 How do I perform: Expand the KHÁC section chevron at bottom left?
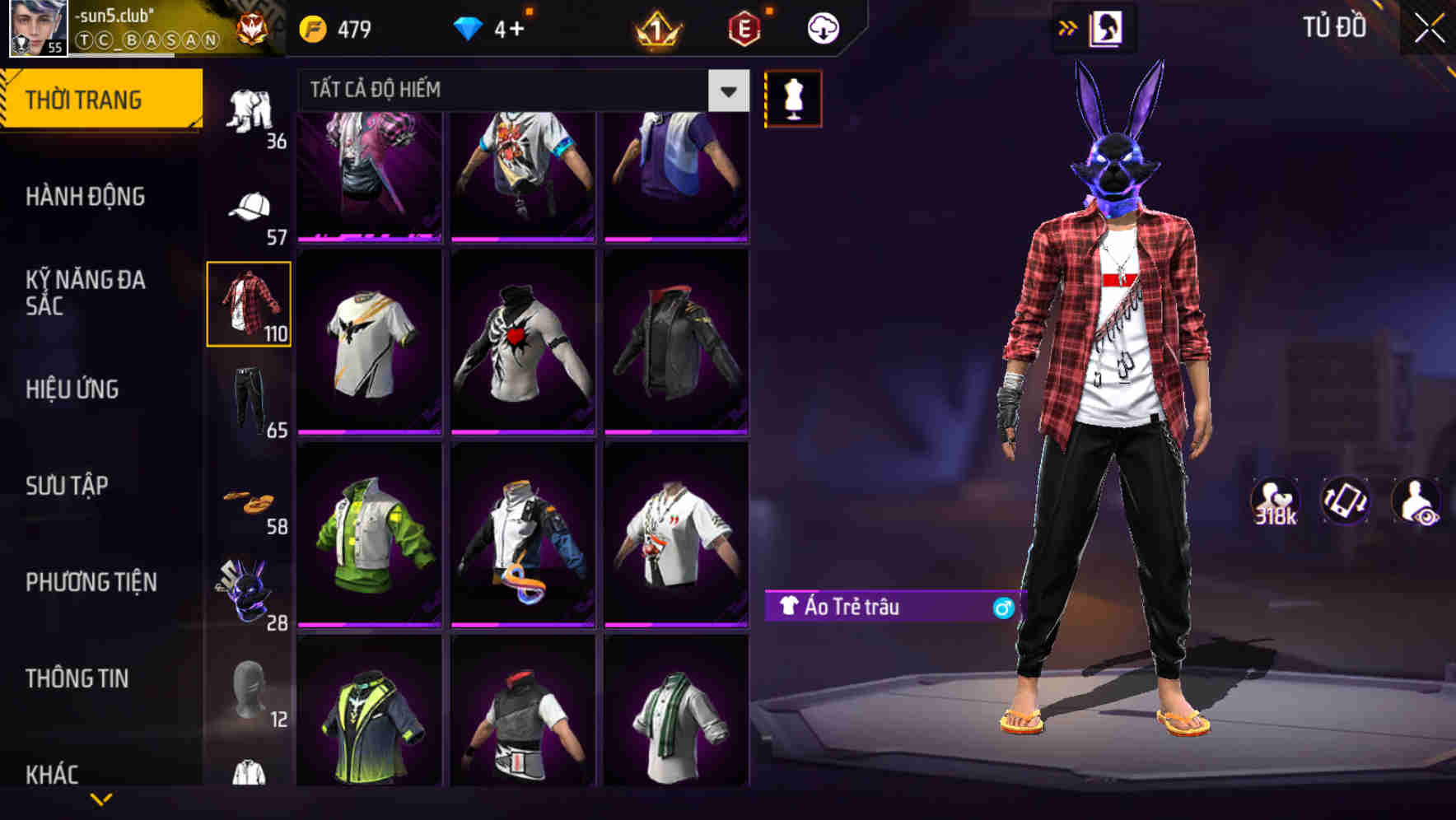coord(102,797)
